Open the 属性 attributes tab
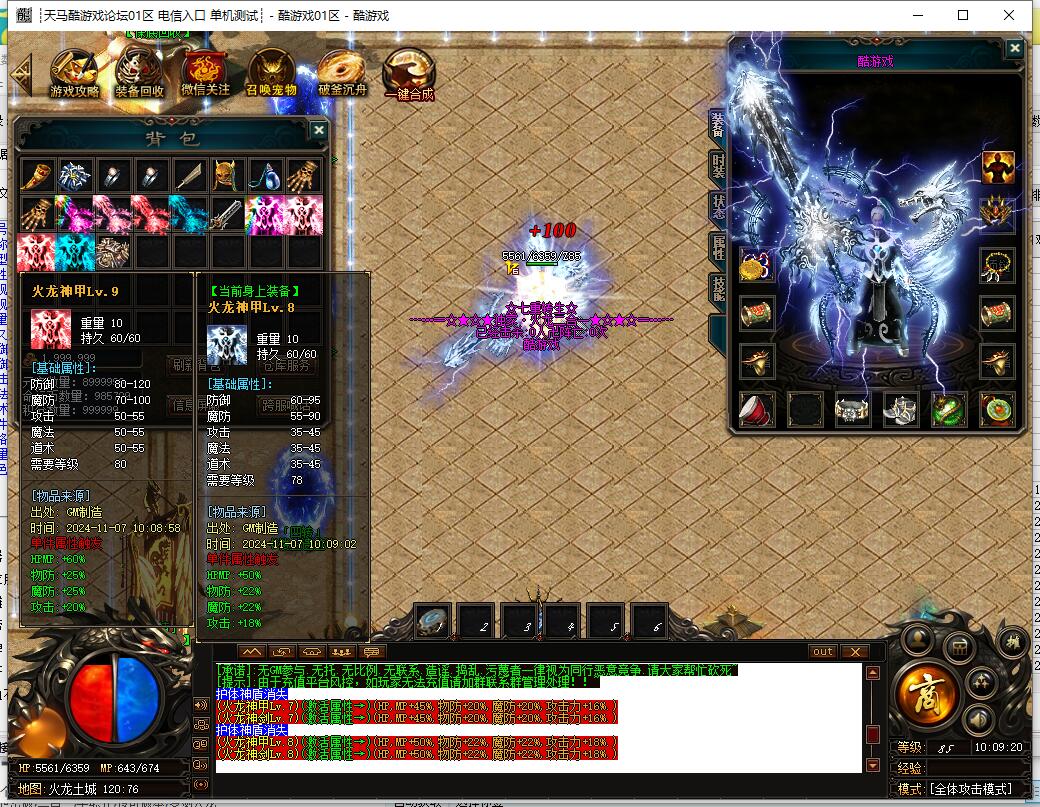 (x=718, y=249)
